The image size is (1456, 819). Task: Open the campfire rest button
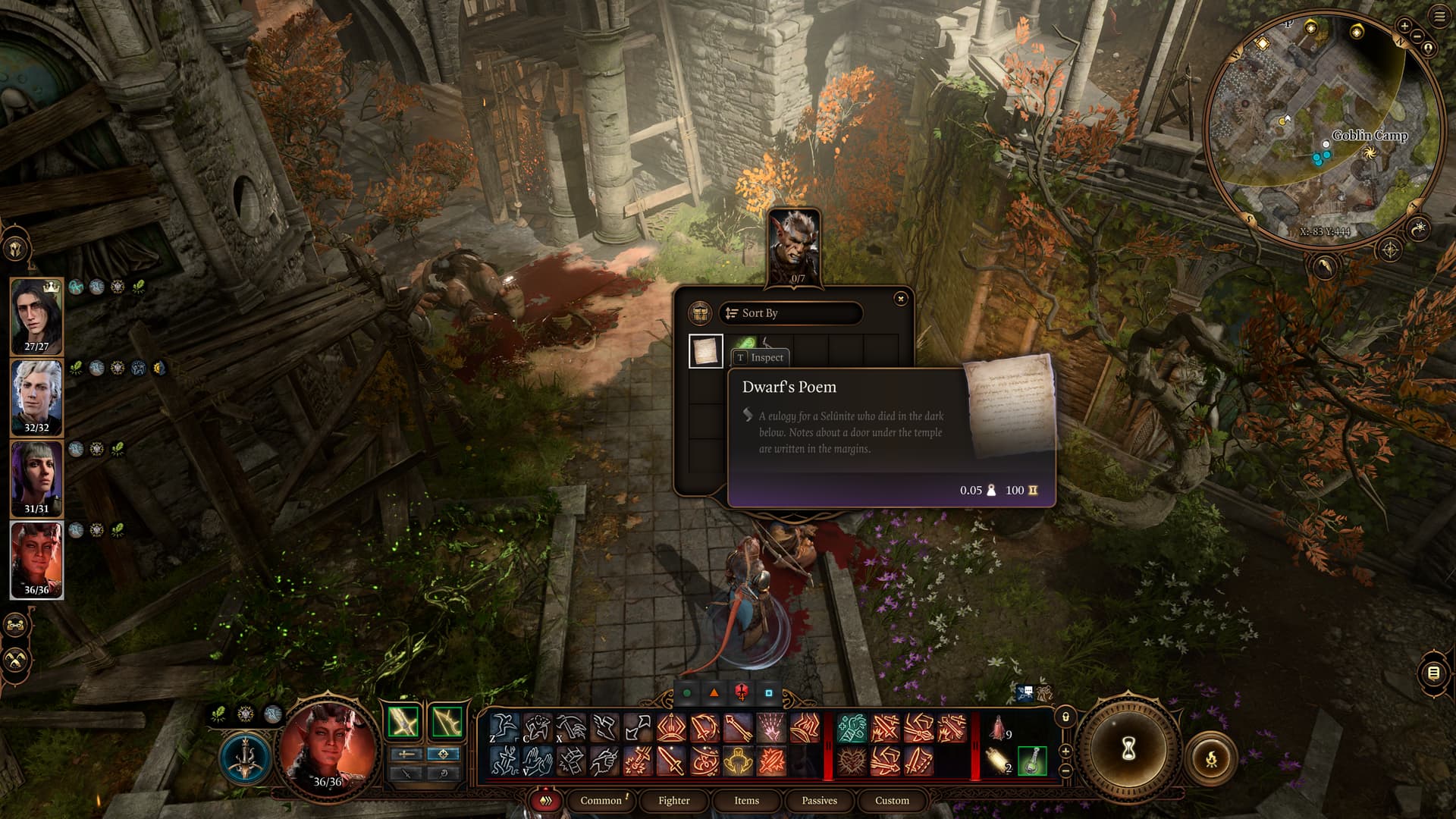pos(1211,758)
